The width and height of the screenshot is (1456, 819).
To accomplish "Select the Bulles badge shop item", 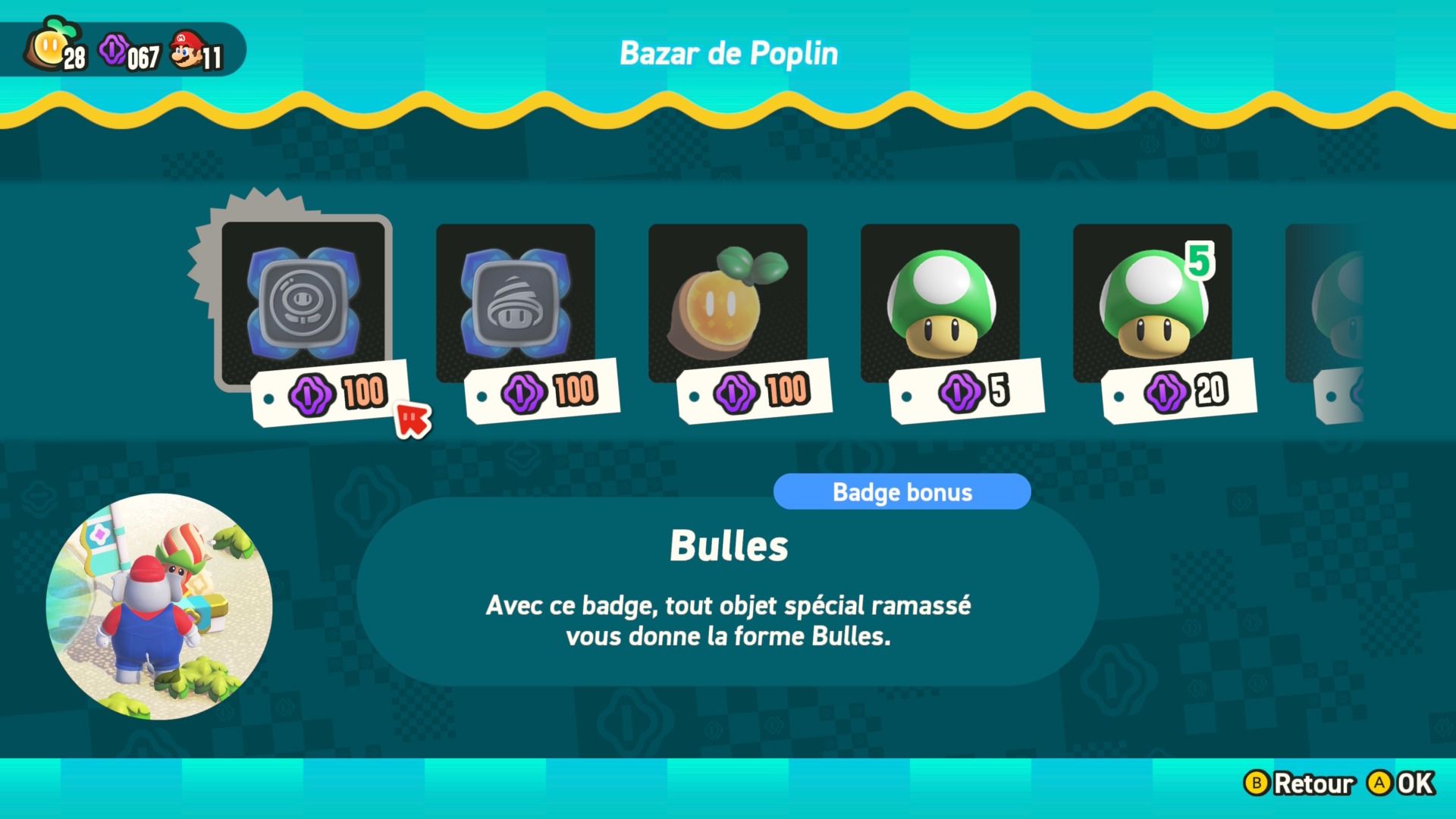I will [x=303, y=303].
